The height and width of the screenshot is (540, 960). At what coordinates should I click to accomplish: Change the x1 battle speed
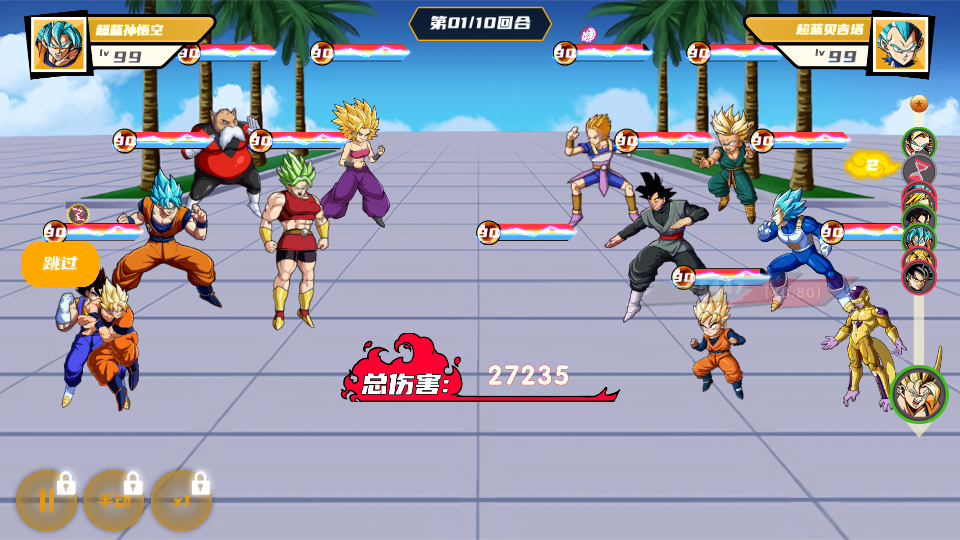[x=181, y=500]
